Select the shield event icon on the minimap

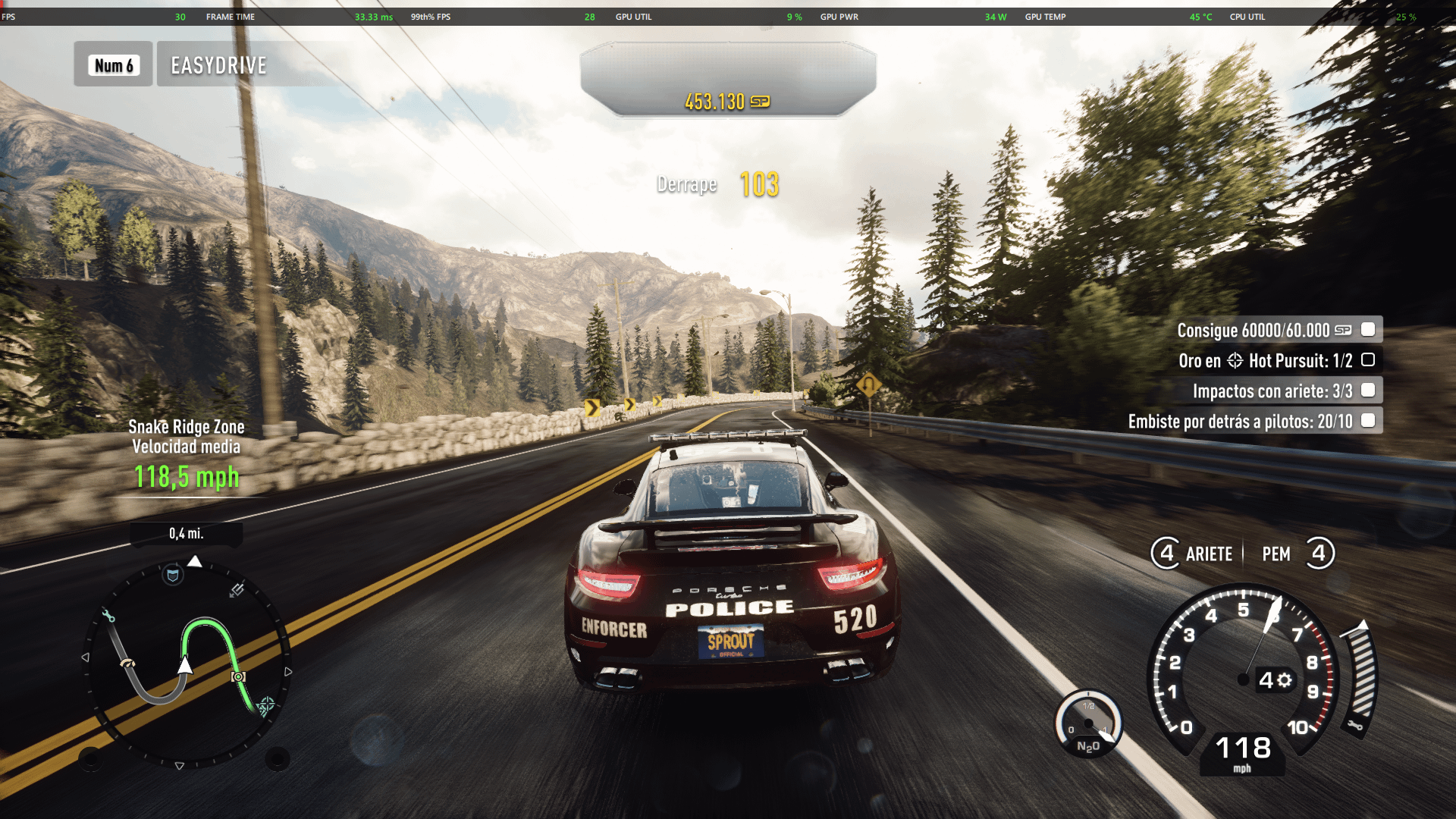click(x=172, y=575)
